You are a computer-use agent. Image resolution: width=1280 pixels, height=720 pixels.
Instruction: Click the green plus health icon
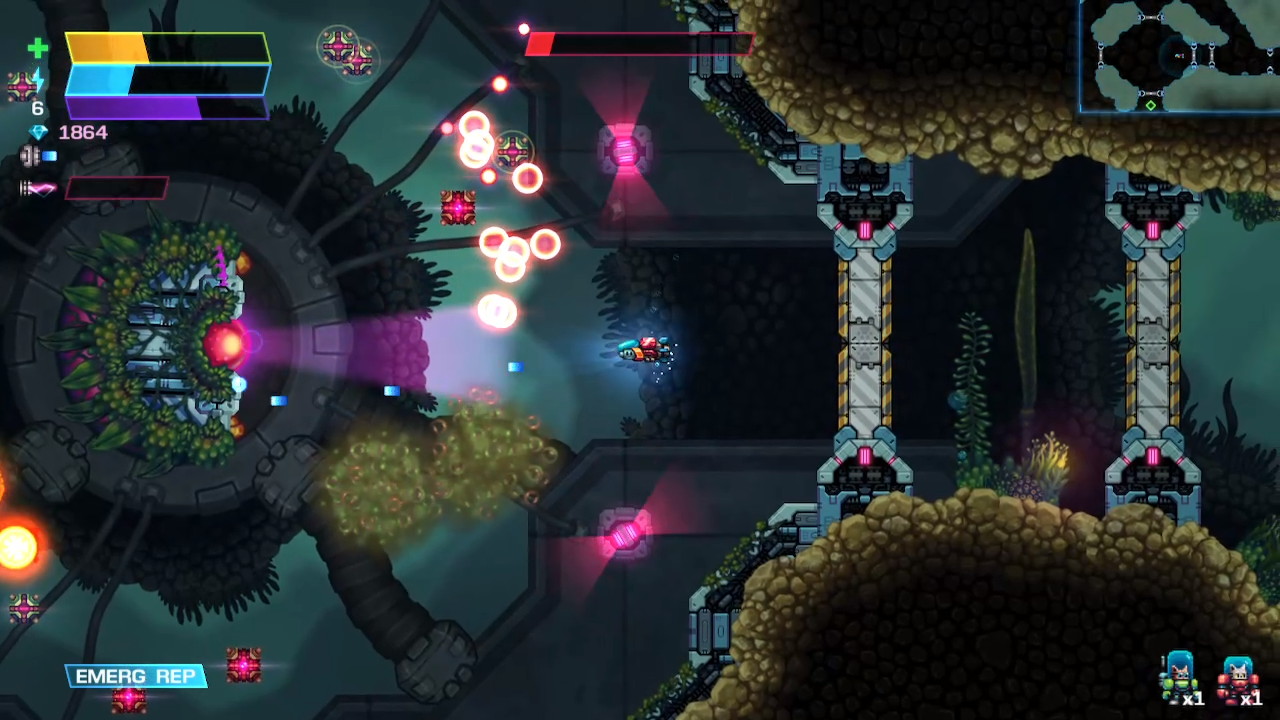tap(37, 48)
